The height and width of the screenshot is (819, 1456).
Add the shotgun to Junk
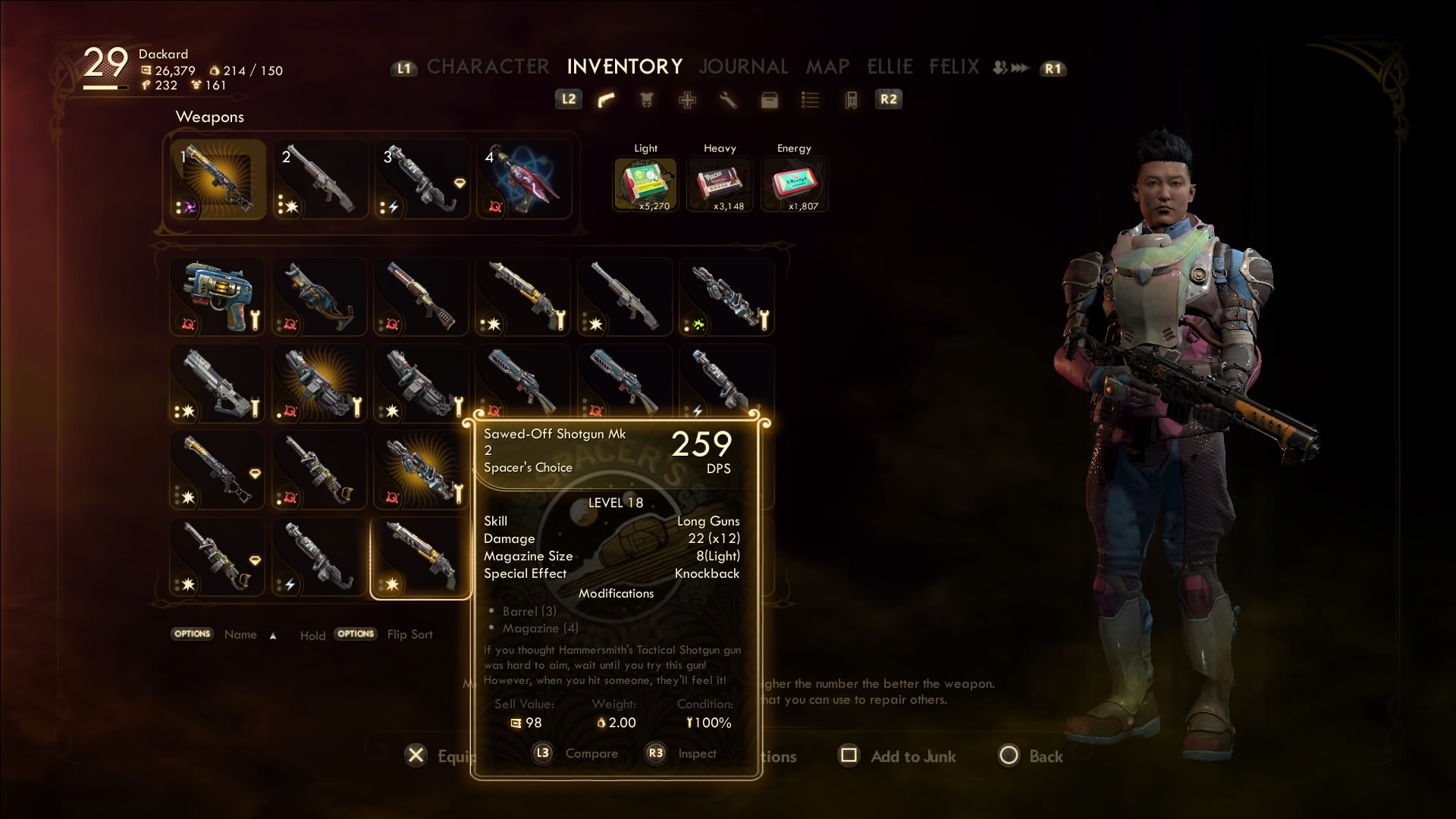pos(899,756)
